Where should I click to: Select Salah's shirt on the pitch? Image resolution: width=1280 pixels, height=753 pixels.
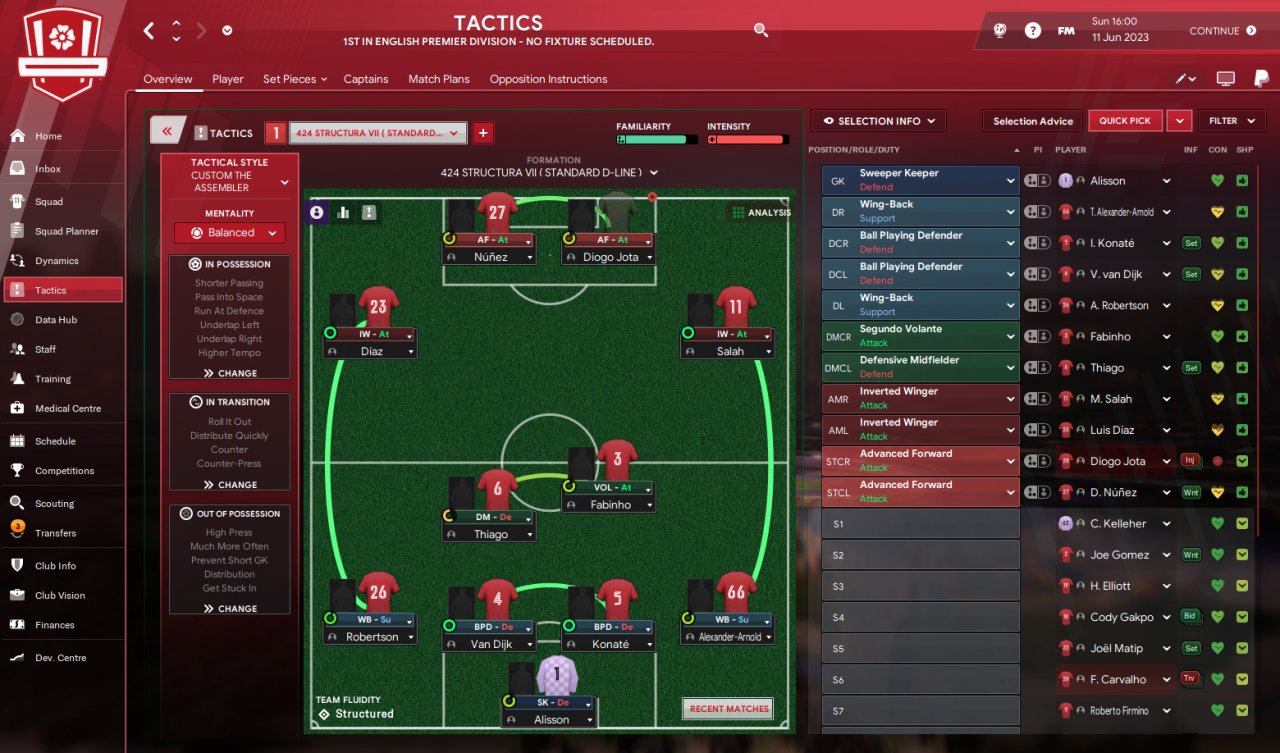[x=735, y=309]
